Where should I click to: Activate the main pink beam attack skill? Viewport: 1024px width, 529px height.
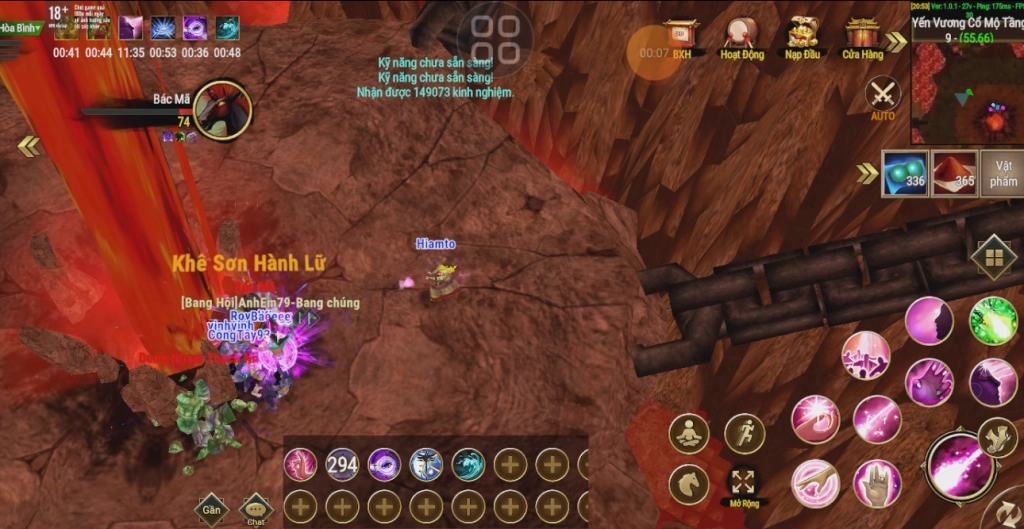[x=958, y=465]
